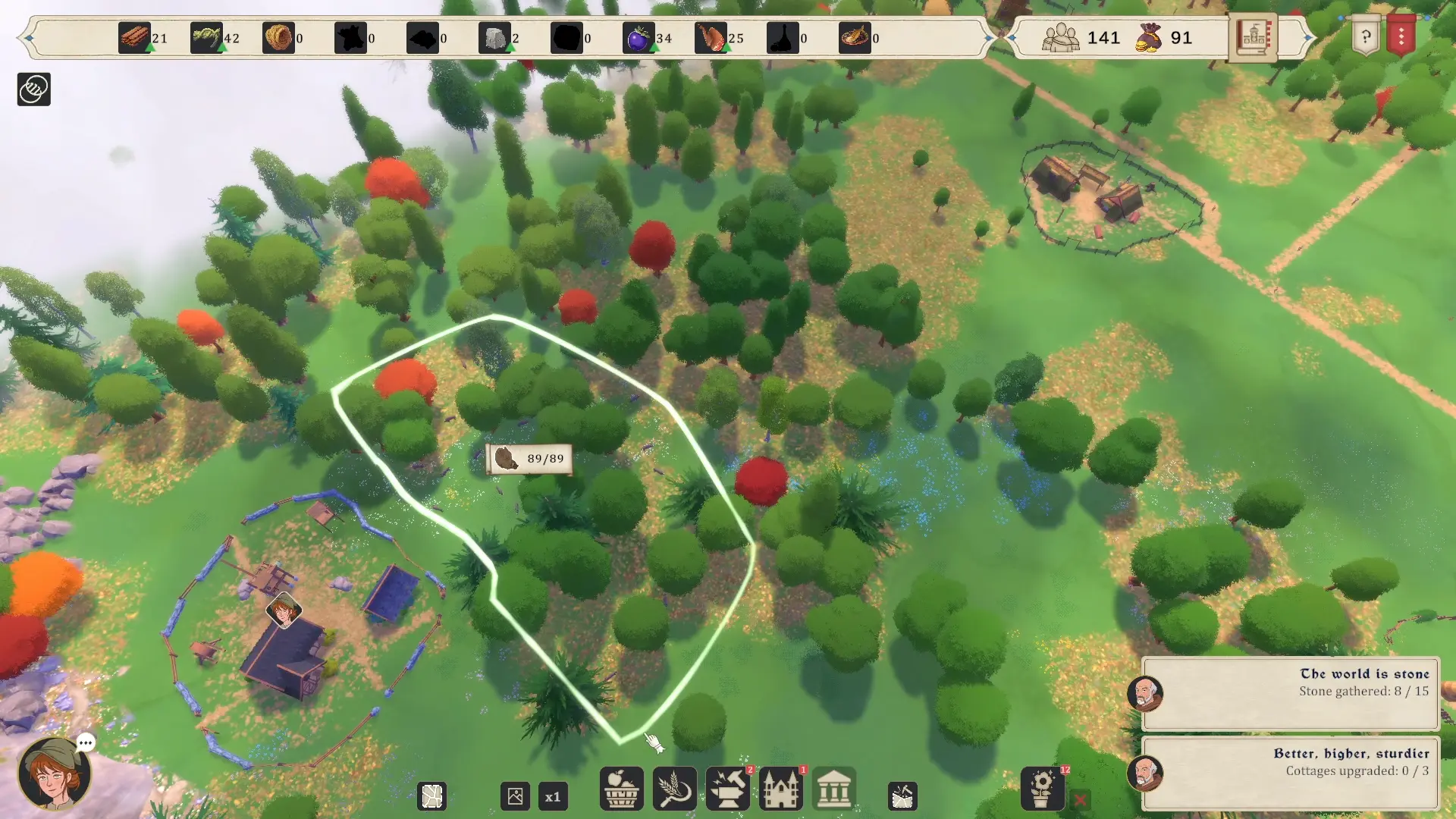Open the red three-dot banner menu

click(1401, 36)
